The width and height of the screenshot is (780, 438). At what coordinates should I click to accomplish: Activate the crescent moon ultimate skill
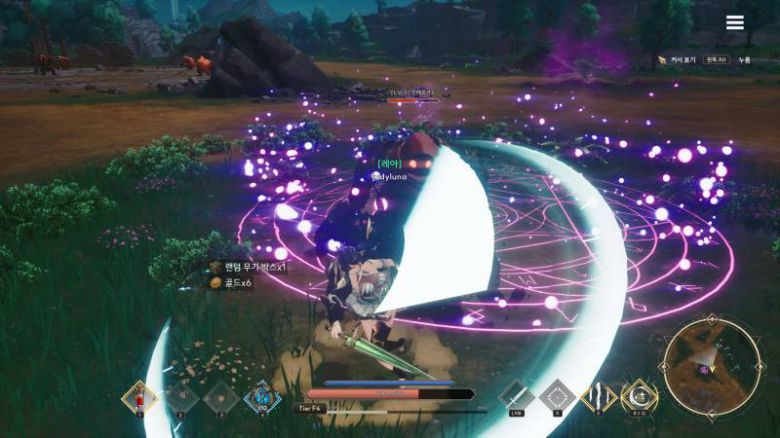coord(638,396)
